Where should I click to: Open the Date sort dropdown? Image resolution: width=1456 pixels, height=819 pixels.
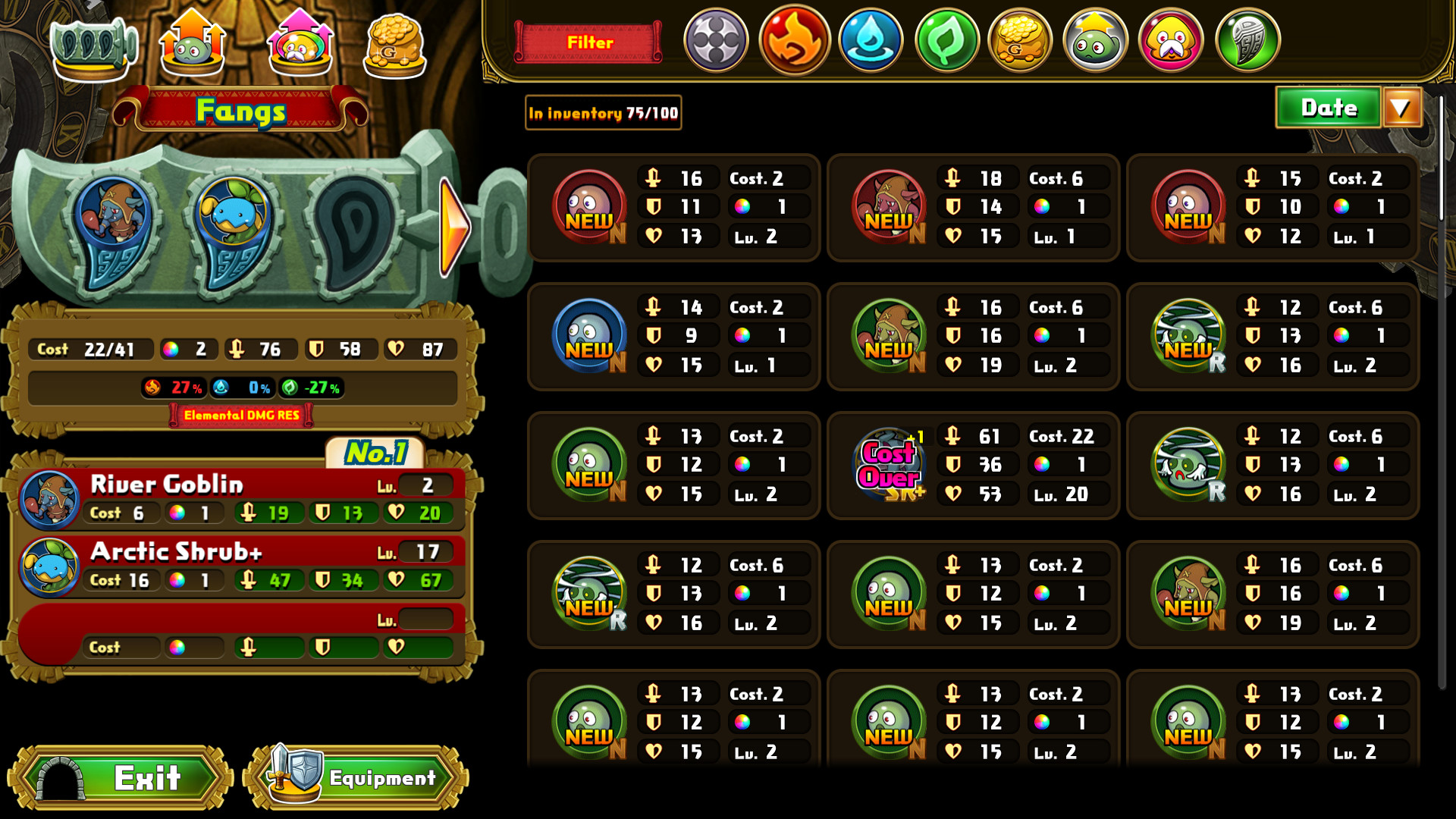coord(1329,108)
